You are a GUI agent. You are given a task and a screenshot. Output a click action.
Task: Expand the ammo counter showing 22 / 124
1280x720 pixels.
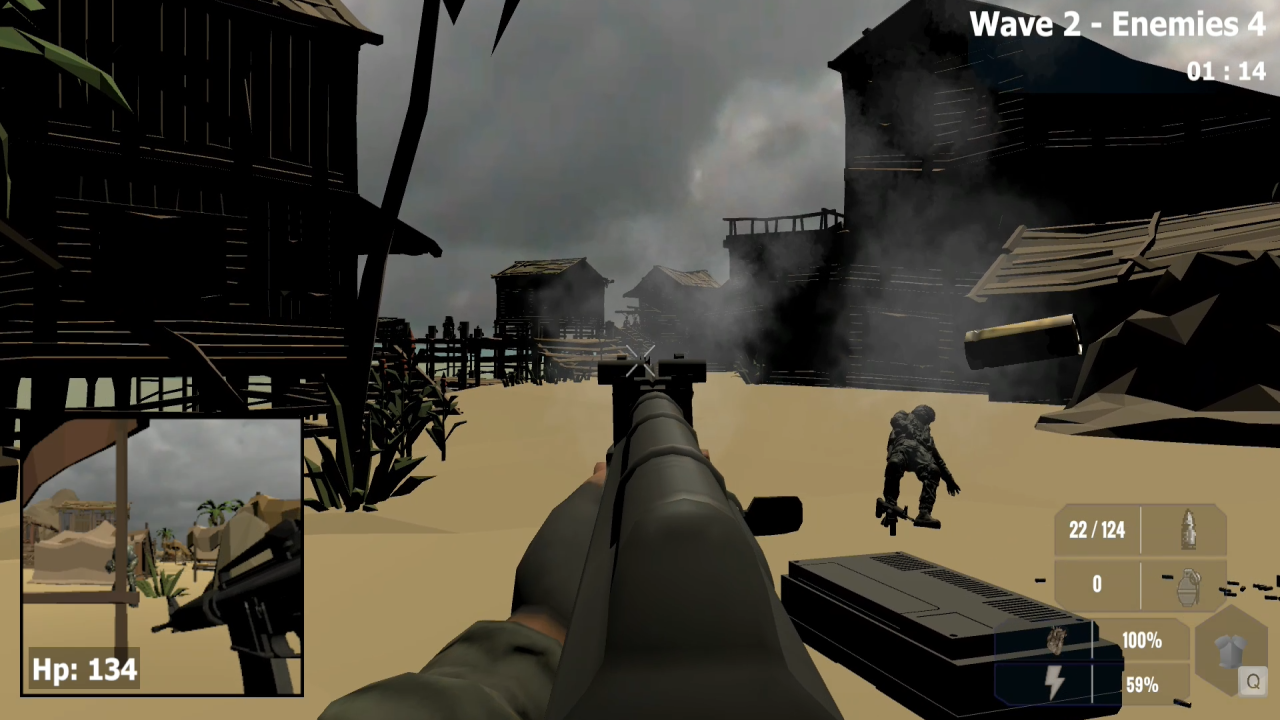point(1096,530)
